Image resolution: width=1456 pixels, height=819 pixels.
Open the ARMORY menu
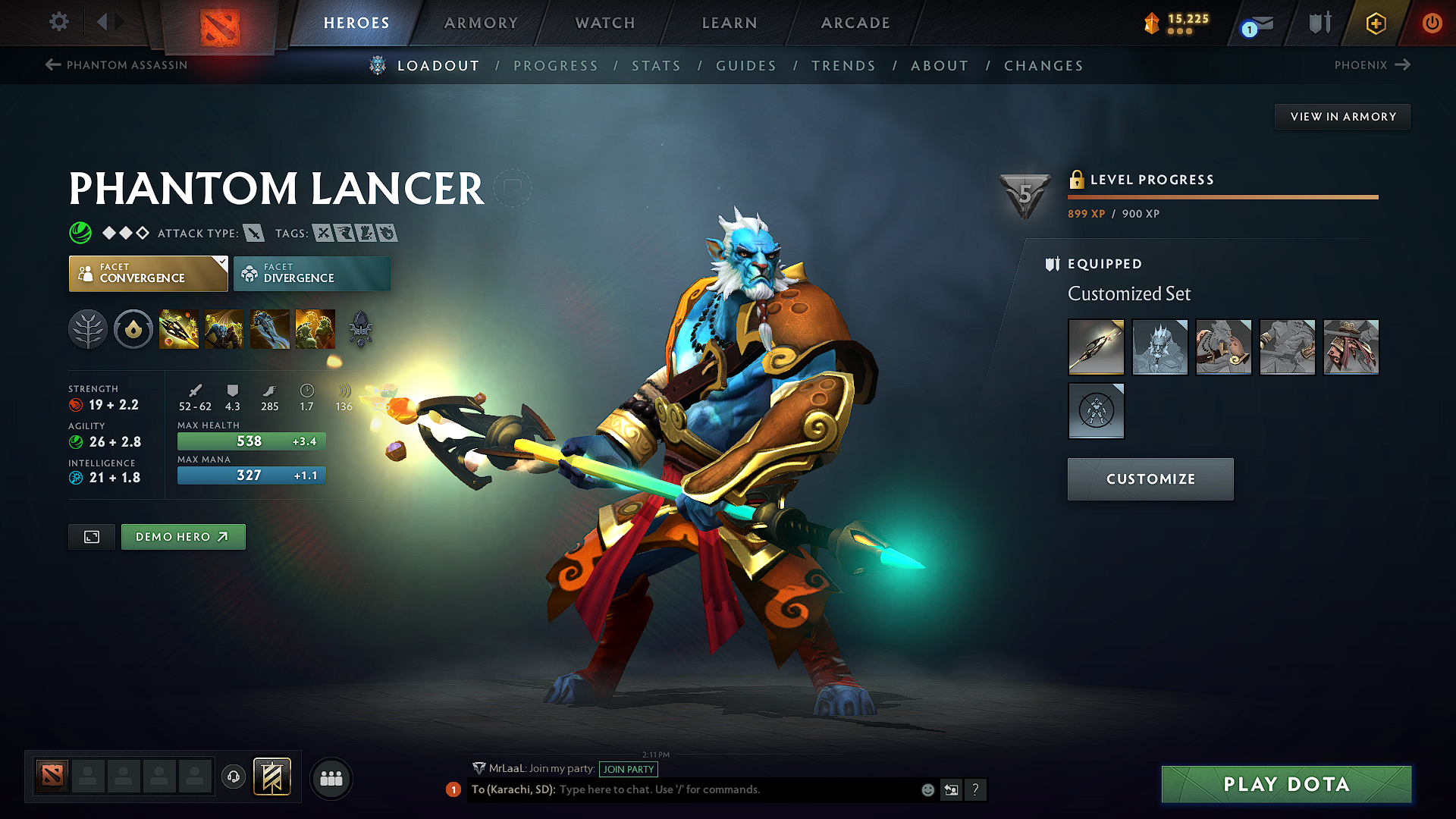[481, 23]
